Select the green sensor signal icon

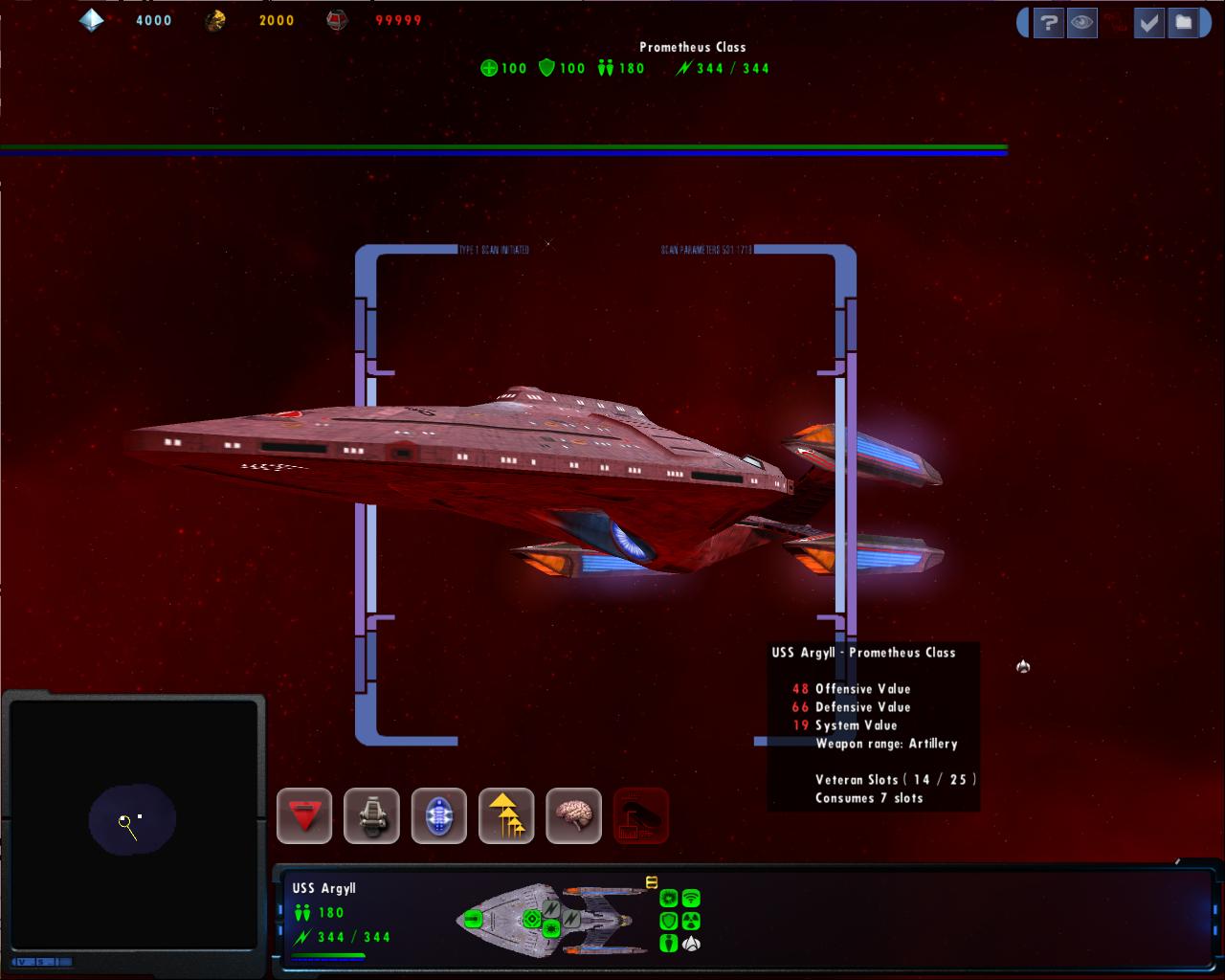coord(691,899)
